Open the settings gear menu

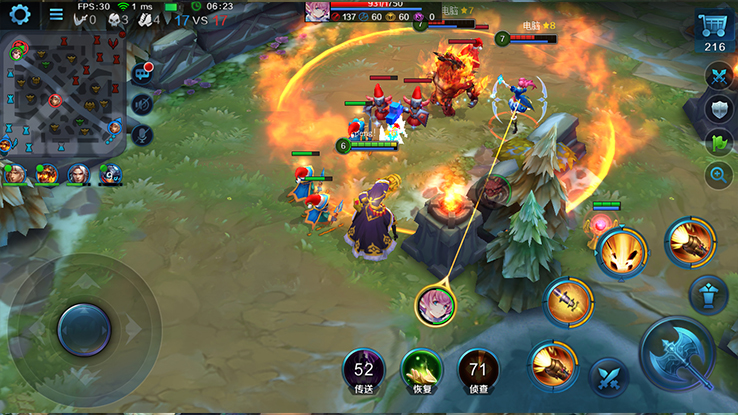19,15
